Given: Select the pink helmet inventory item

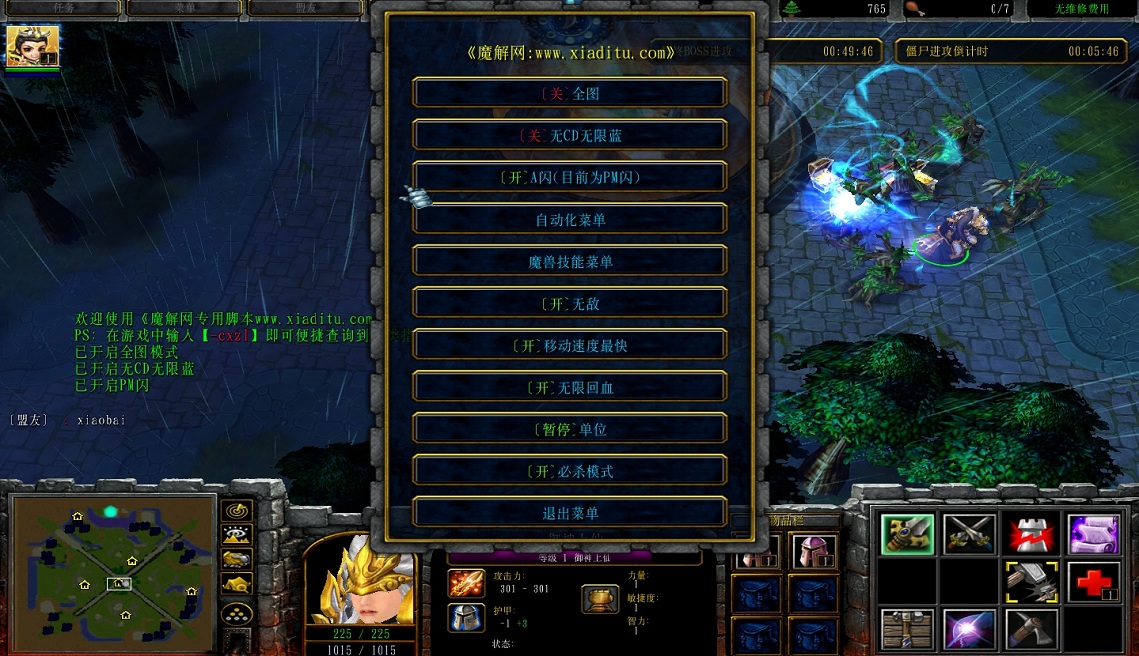Looking at the screenshot, I should coord(813,551).
